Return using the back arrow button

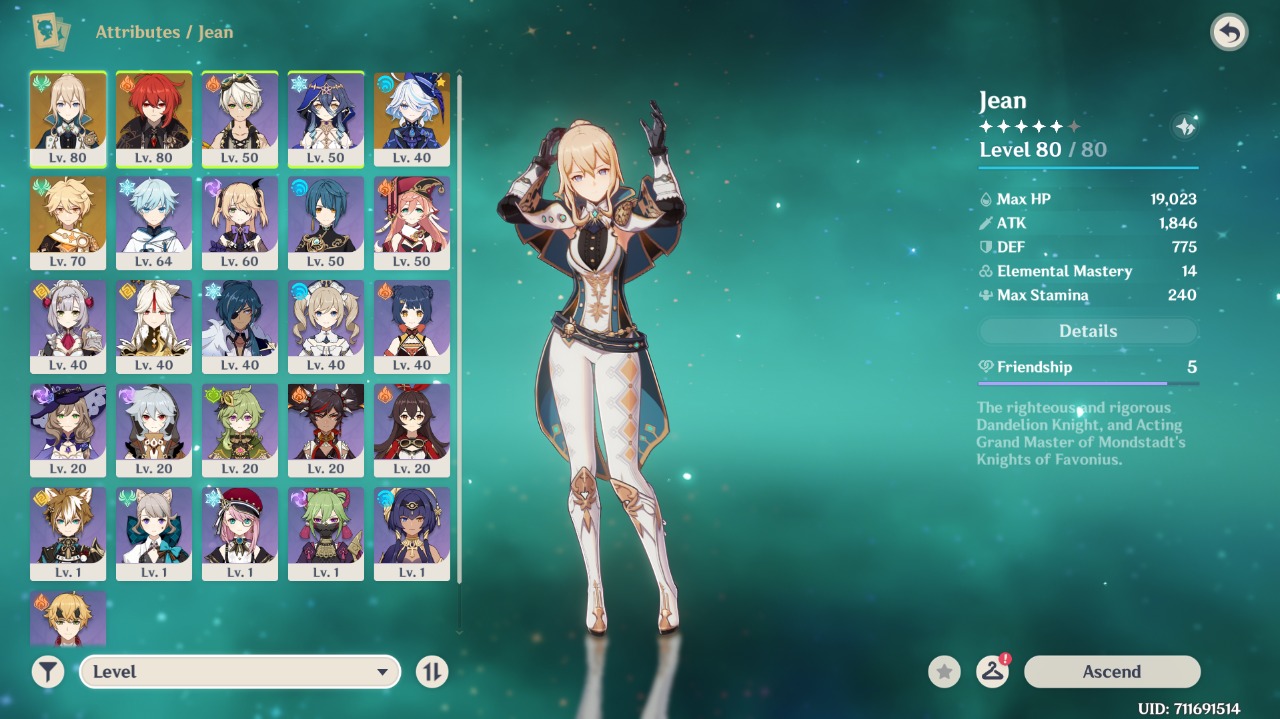click(1229, 33)
